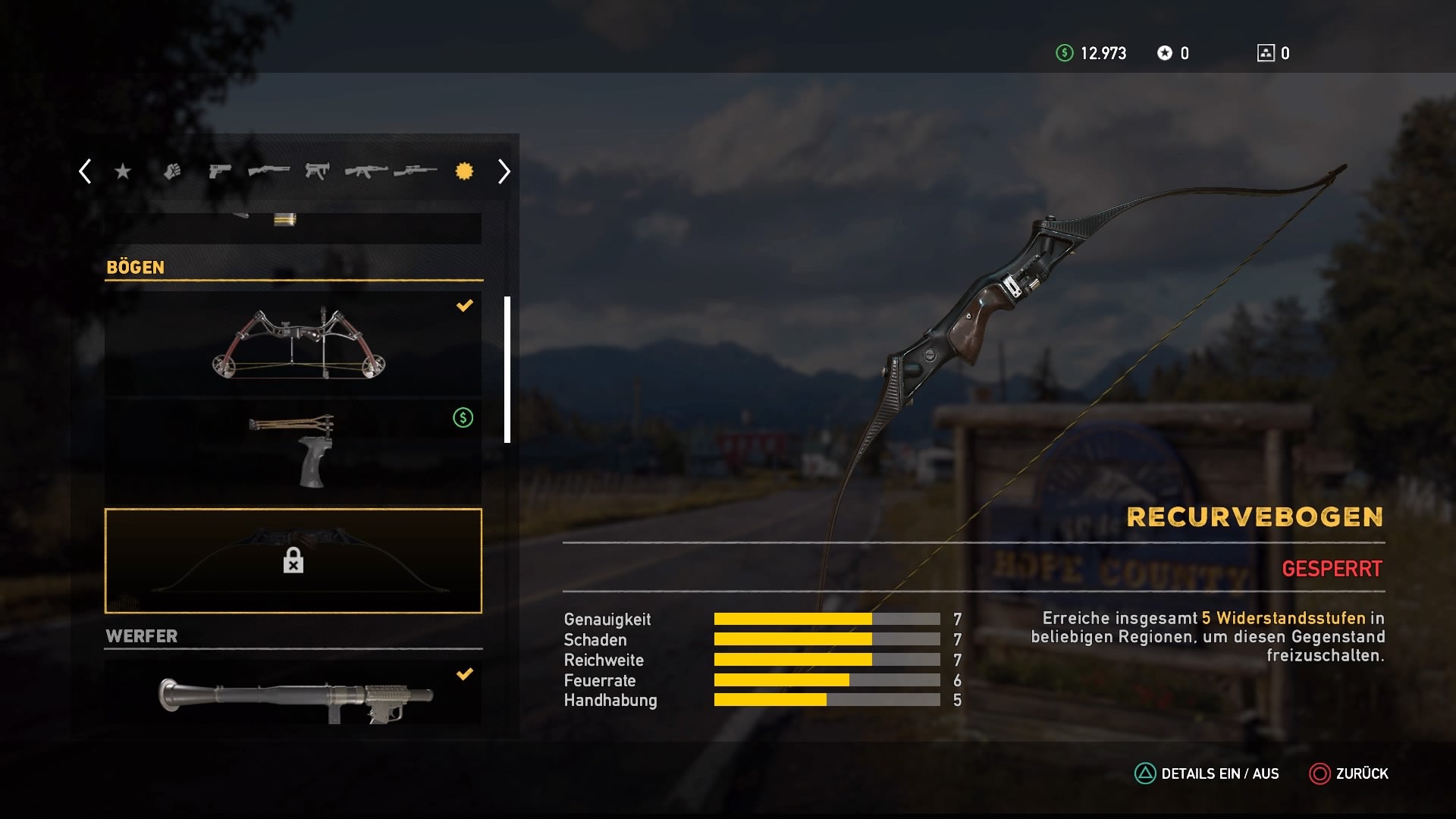
Task: Click the green purchase badge on the slingshot
Action: coord(463,416)
